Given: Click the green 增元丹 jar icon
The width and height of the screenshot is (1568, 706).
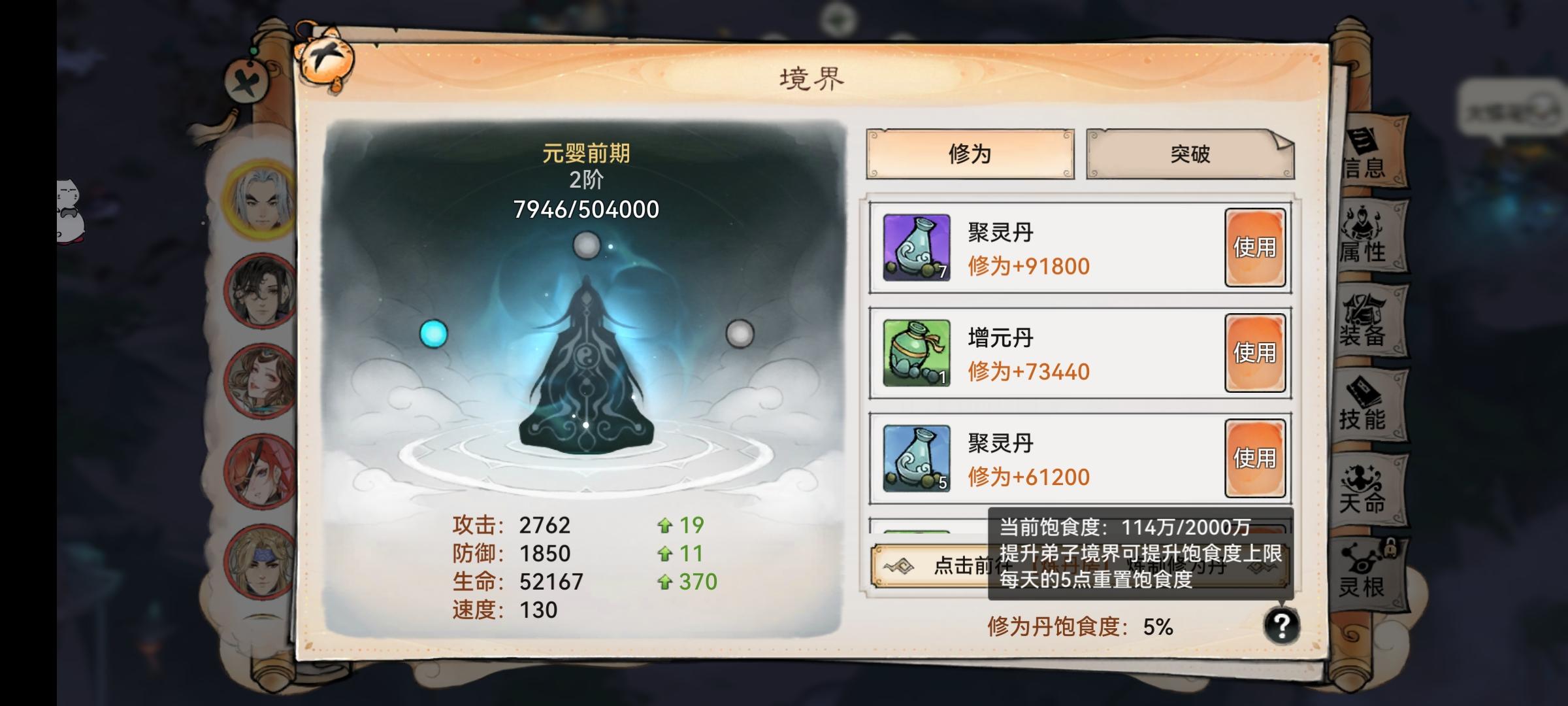Looking at the screenshot, I should (916, 353).
